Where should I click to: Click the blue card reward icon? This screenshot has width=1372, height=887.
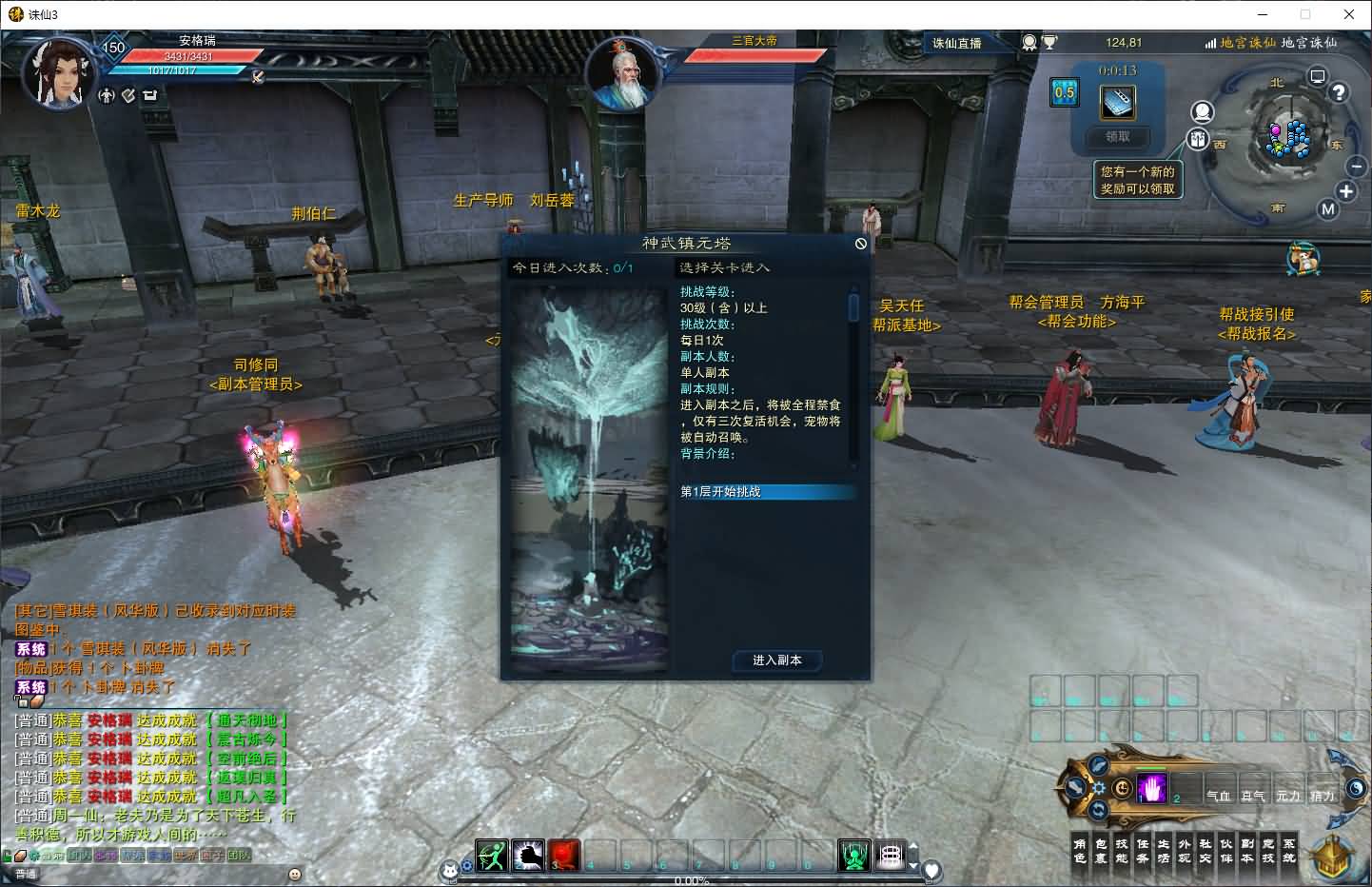pyautogui.click(x=1118, y=102)
